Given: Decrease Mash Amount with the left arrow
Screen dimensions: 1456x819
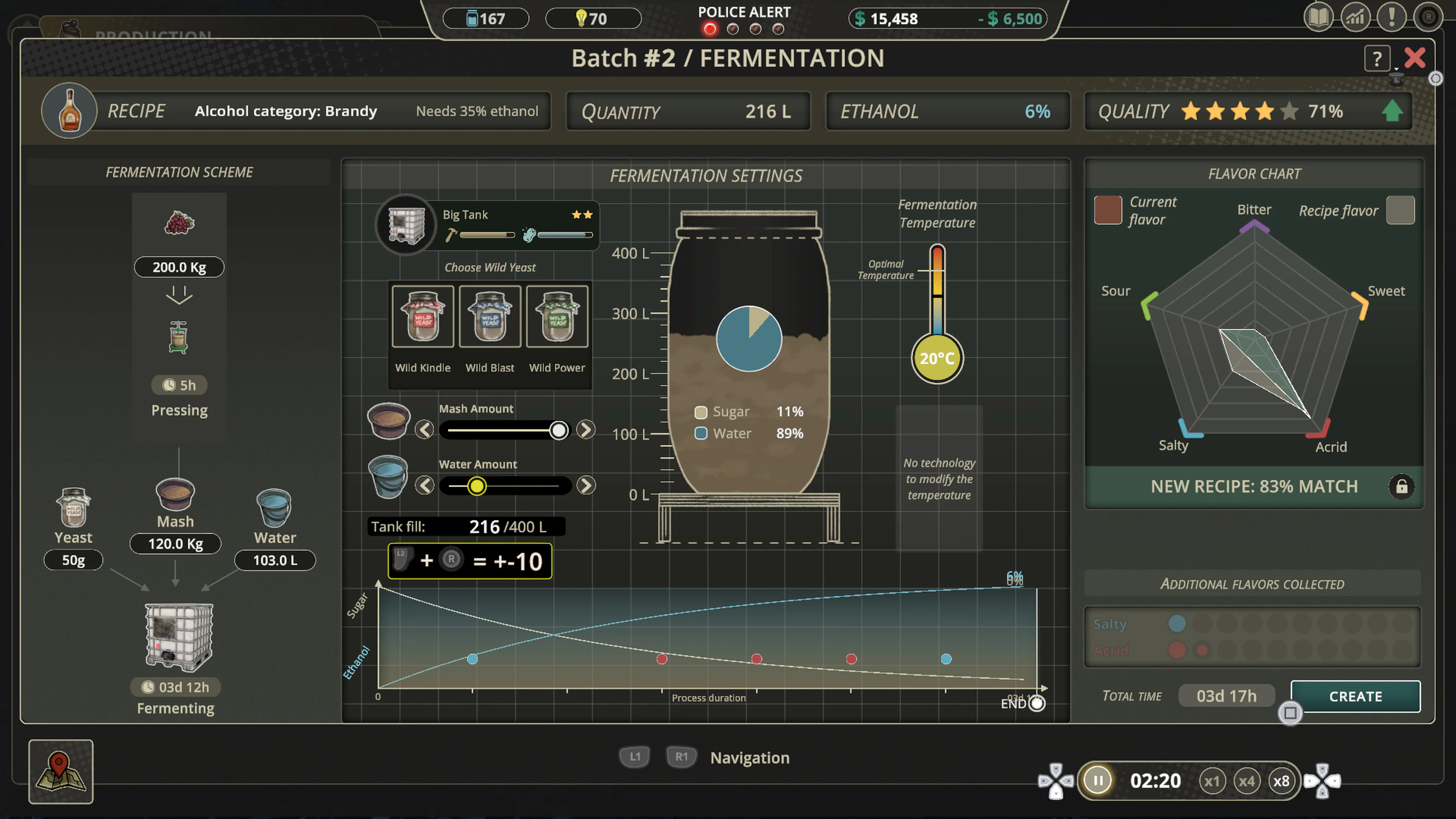Looking at the screenshot, I should click(425, 430).
